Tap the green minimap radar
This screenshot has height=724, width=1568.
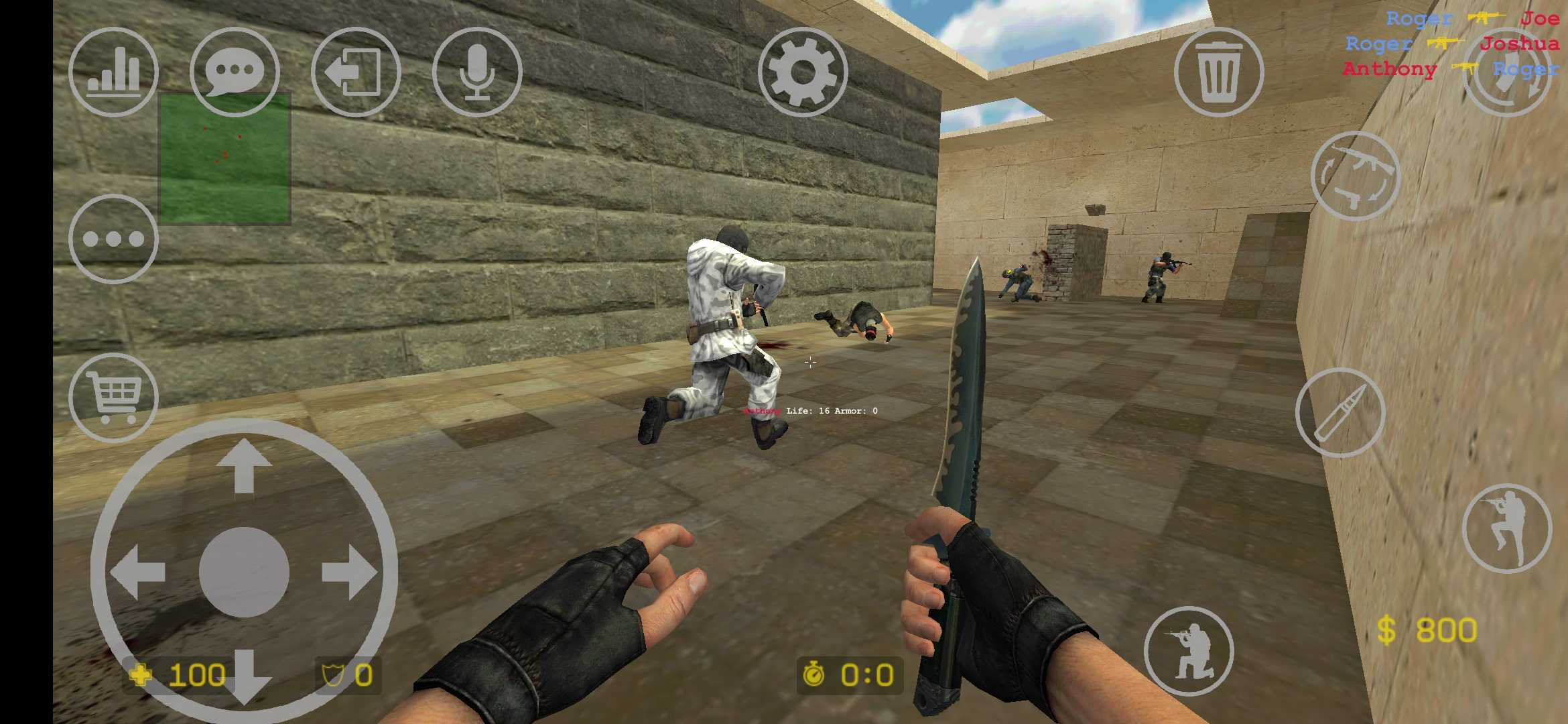tap(223, 158)
